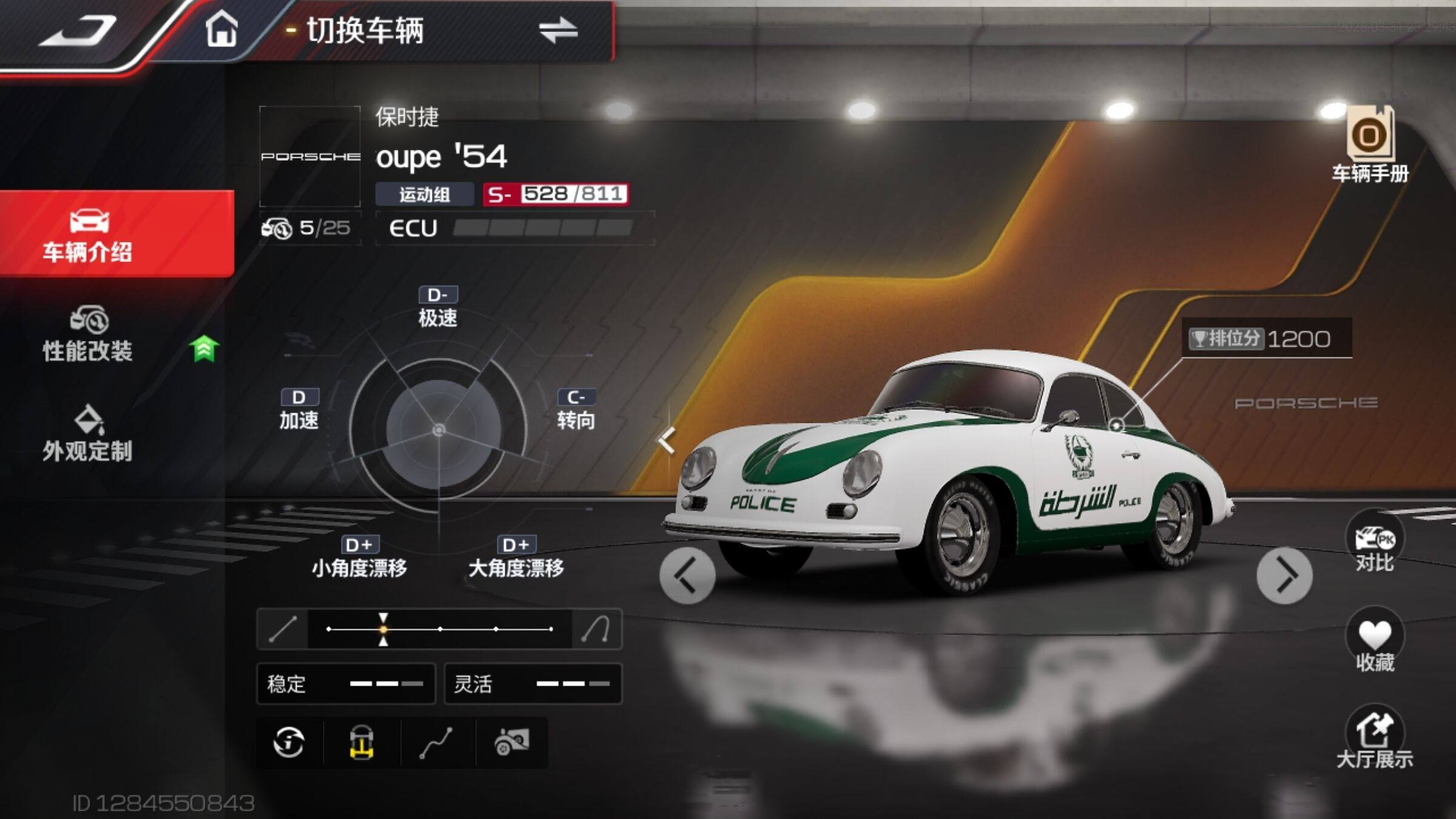This screenshot has height=819, width=1456.
Task: Collapse the stats panel with the chevron
Action: (667, 440)
